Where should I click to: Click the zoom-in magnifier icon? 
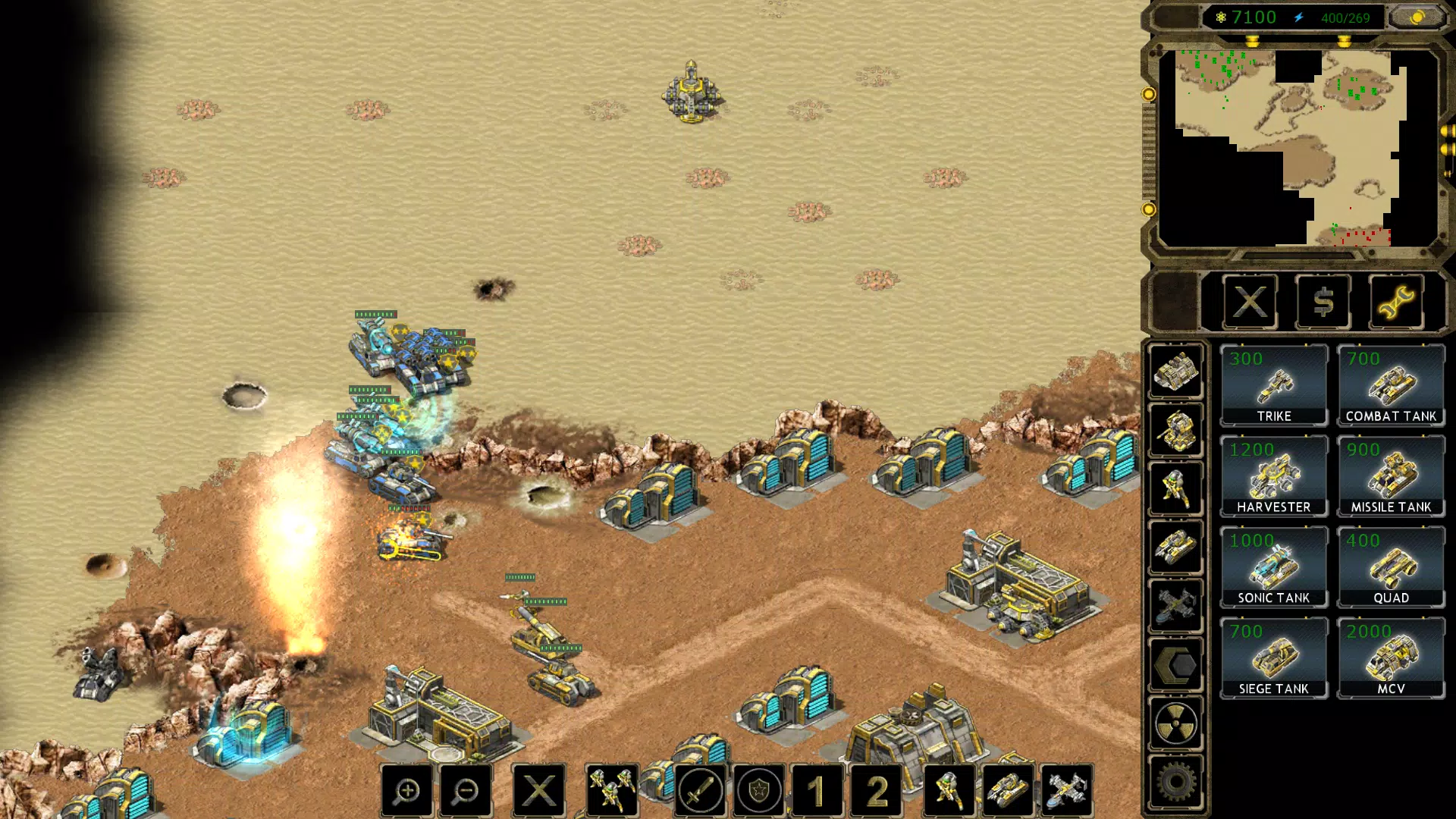[408, 790]
